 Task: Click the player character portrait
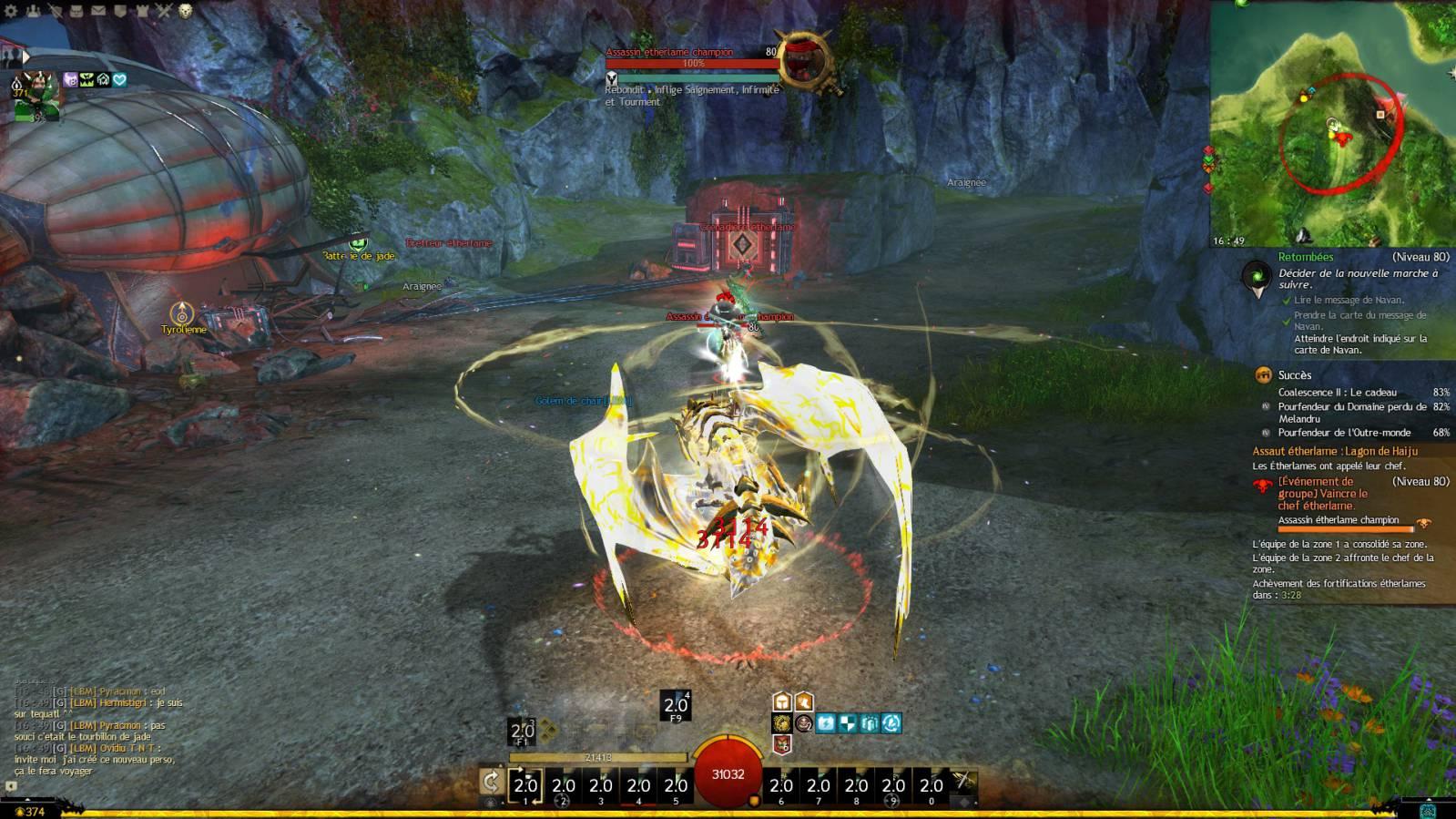tap(36, 94)
